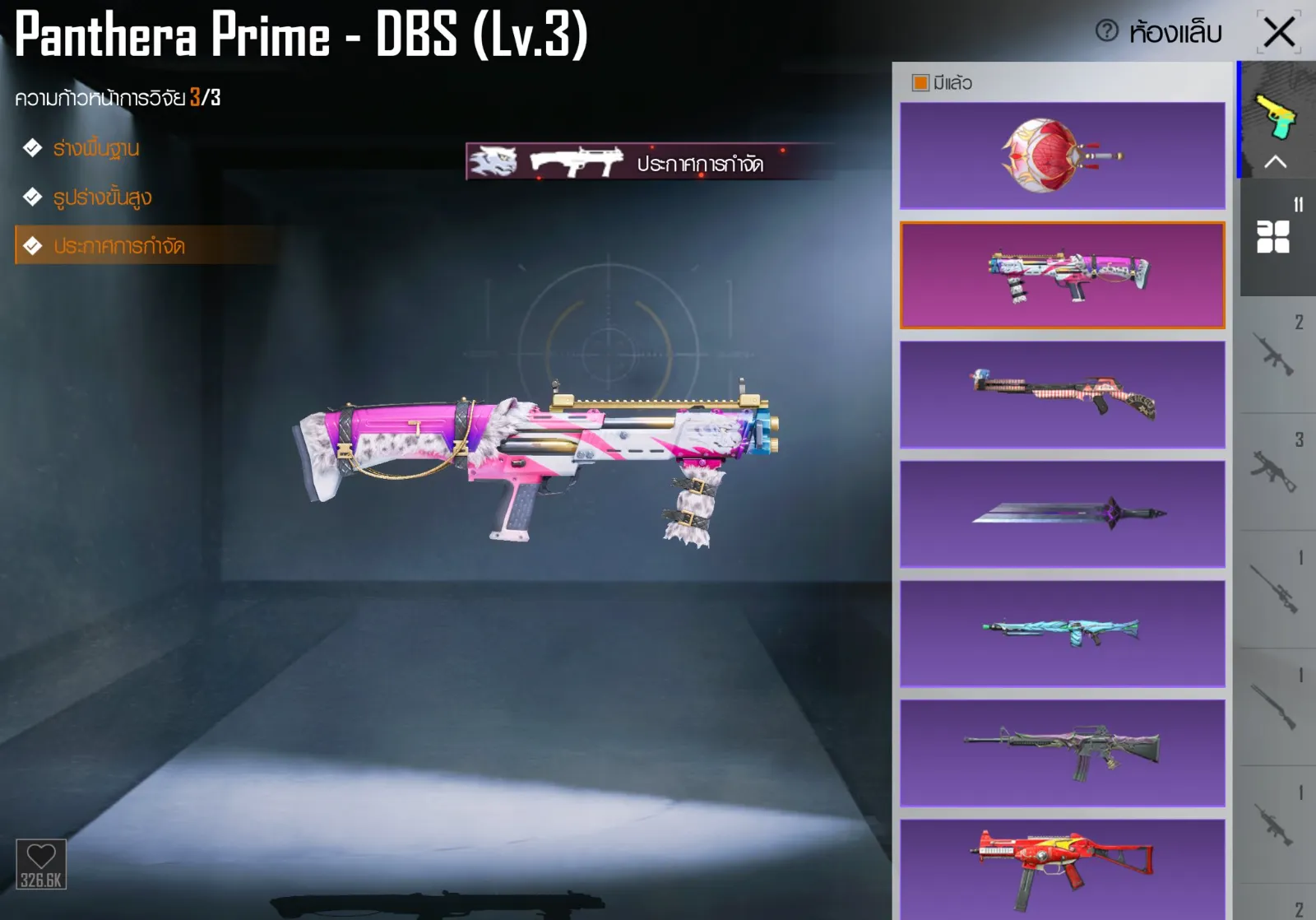The width and height of the screenshot is (1316, 920).
Task: Select the ประกาศการกำจัด kill announcement entry
Action: tap(118, 246)
